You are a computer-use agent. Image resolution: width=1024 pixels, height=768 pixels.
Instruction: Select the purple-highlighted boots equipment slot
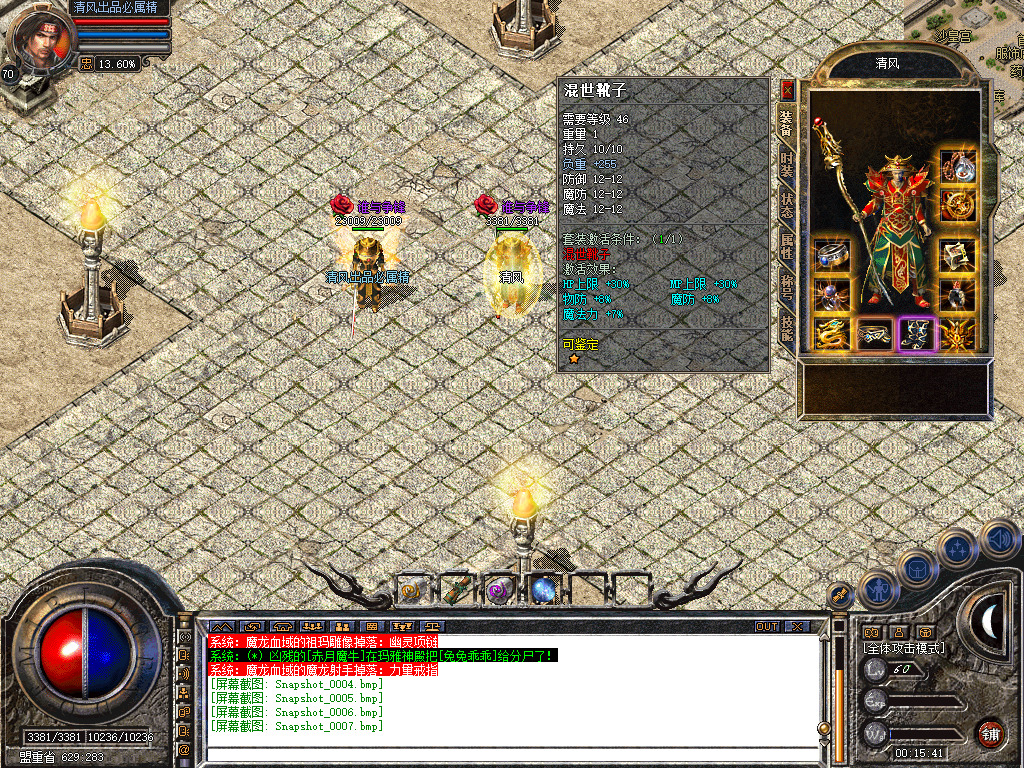coord(916,334)
